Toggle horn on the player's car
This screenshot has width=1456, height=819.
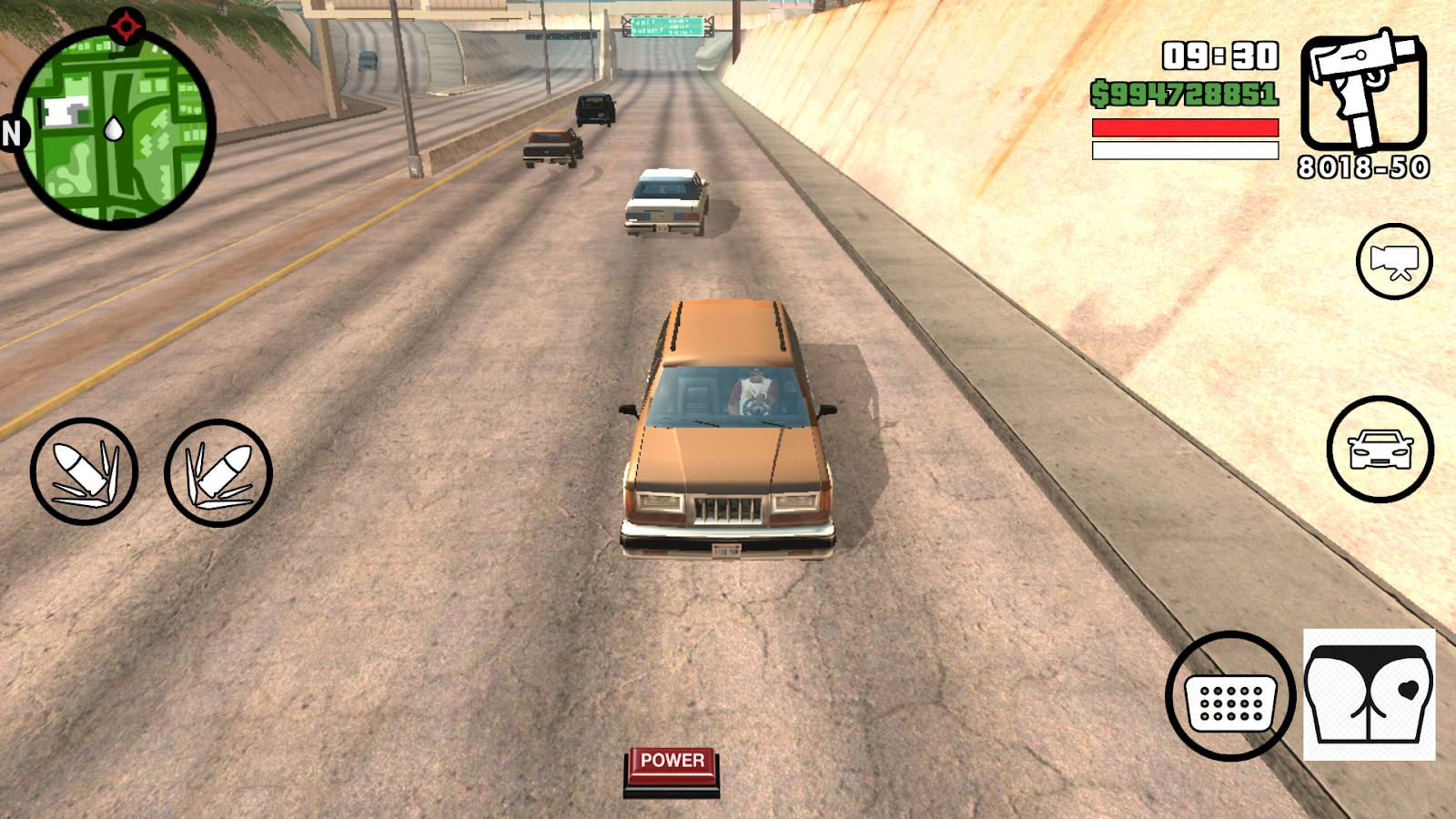(1230, 694)
